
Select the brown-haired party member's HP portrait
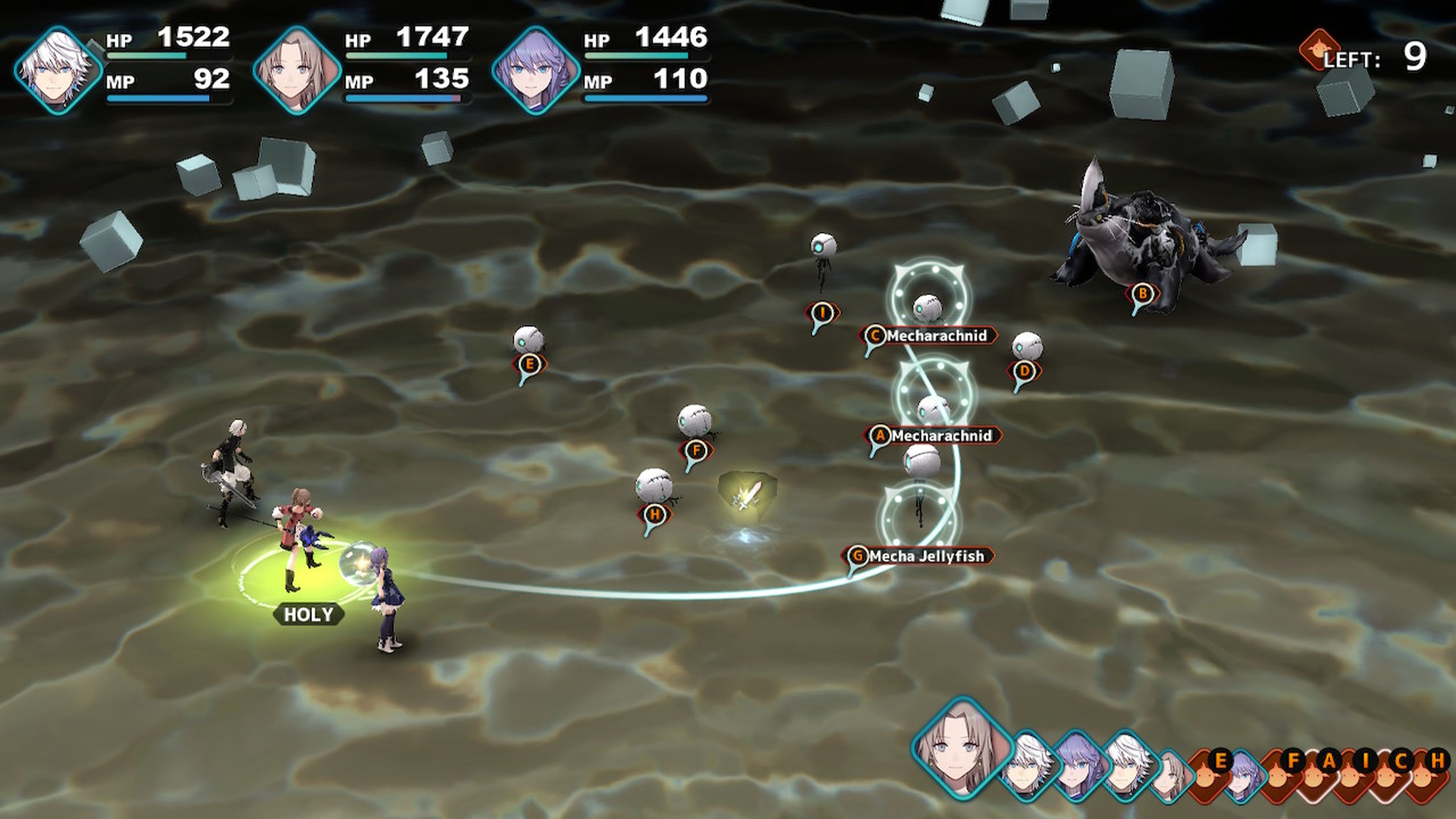pos(297,70)
